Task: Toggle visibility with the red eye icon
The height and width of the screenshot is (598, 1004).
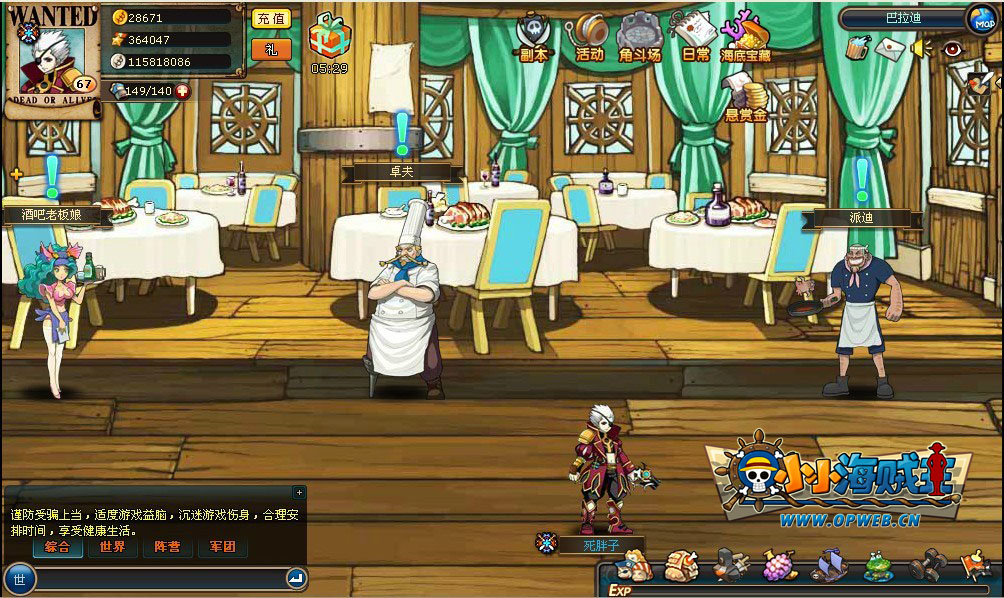Action: 952,47
